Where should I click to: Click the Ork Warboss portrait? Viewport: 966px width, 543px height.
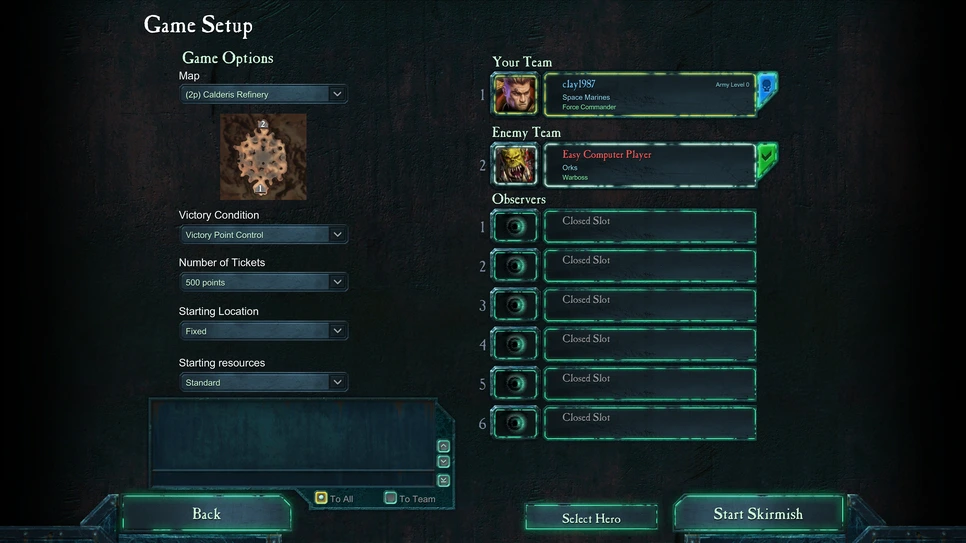tap(516, 165)
